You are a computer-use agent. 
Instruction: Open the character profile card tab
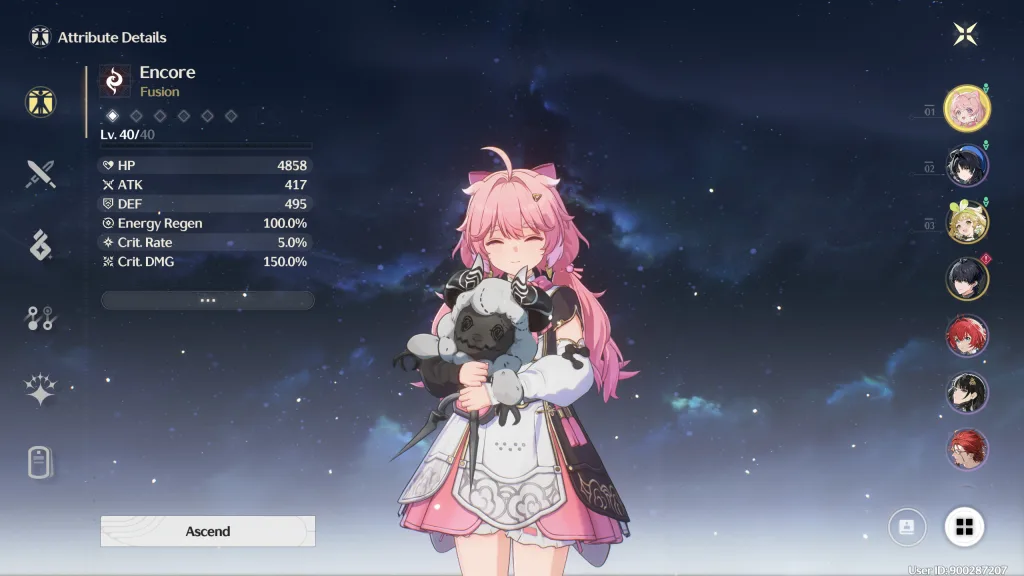click(x=41, y=462)
